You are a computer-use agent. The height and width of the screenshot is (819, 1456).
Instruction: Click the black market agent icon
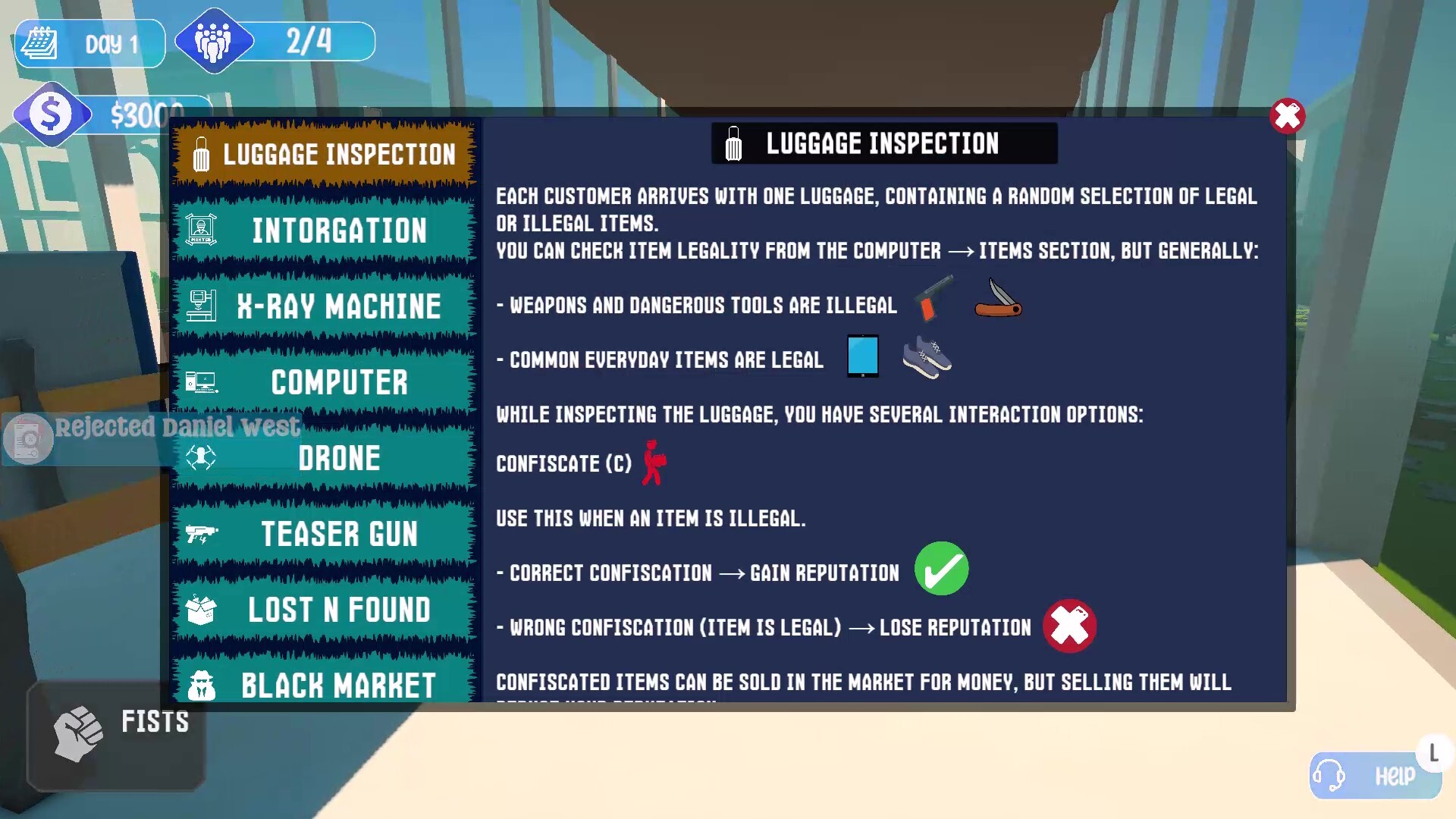tap(200, 685)
